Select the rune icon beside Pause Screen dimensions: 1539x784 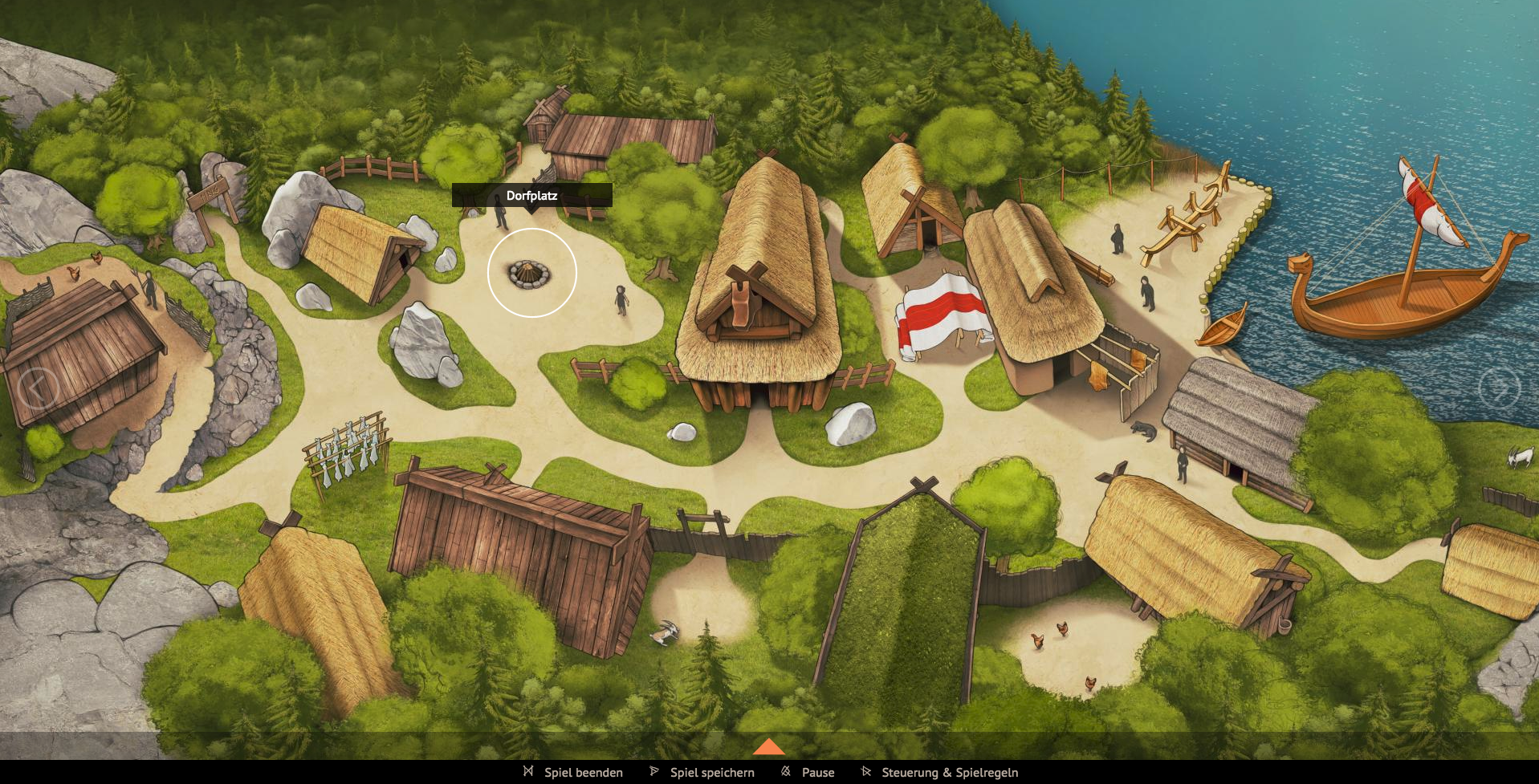click(784, 772)
